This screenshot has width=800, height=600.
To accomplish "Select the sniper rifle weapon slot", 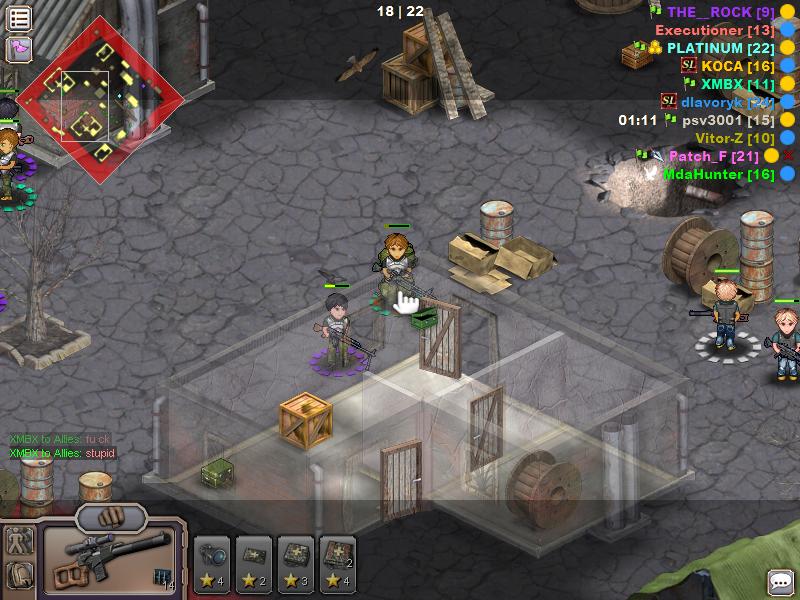I will coord(108,558).
